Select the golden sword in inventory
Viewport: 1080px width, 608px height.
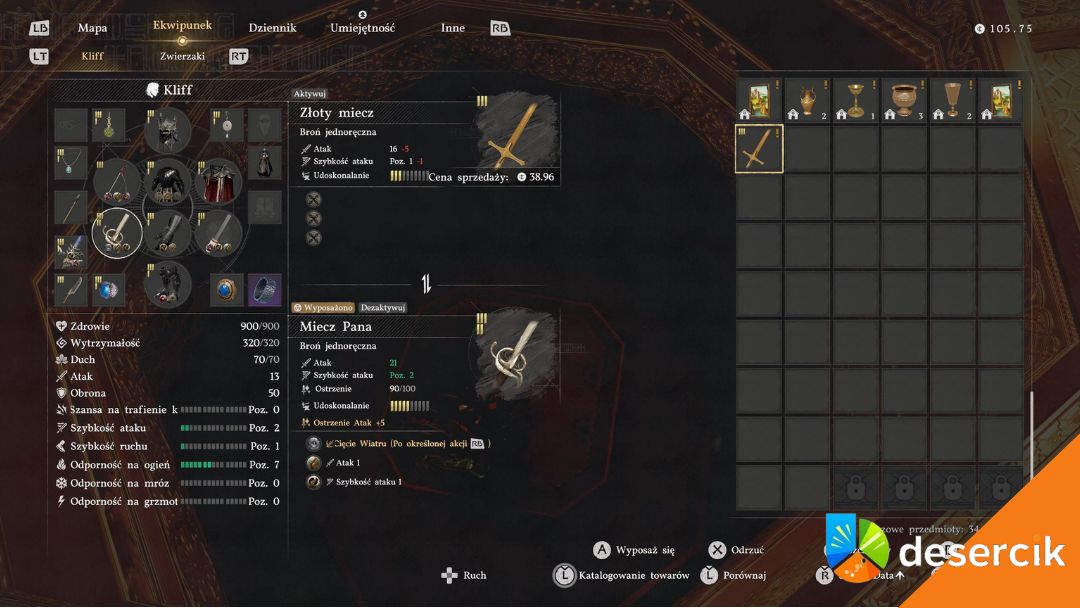759,149
